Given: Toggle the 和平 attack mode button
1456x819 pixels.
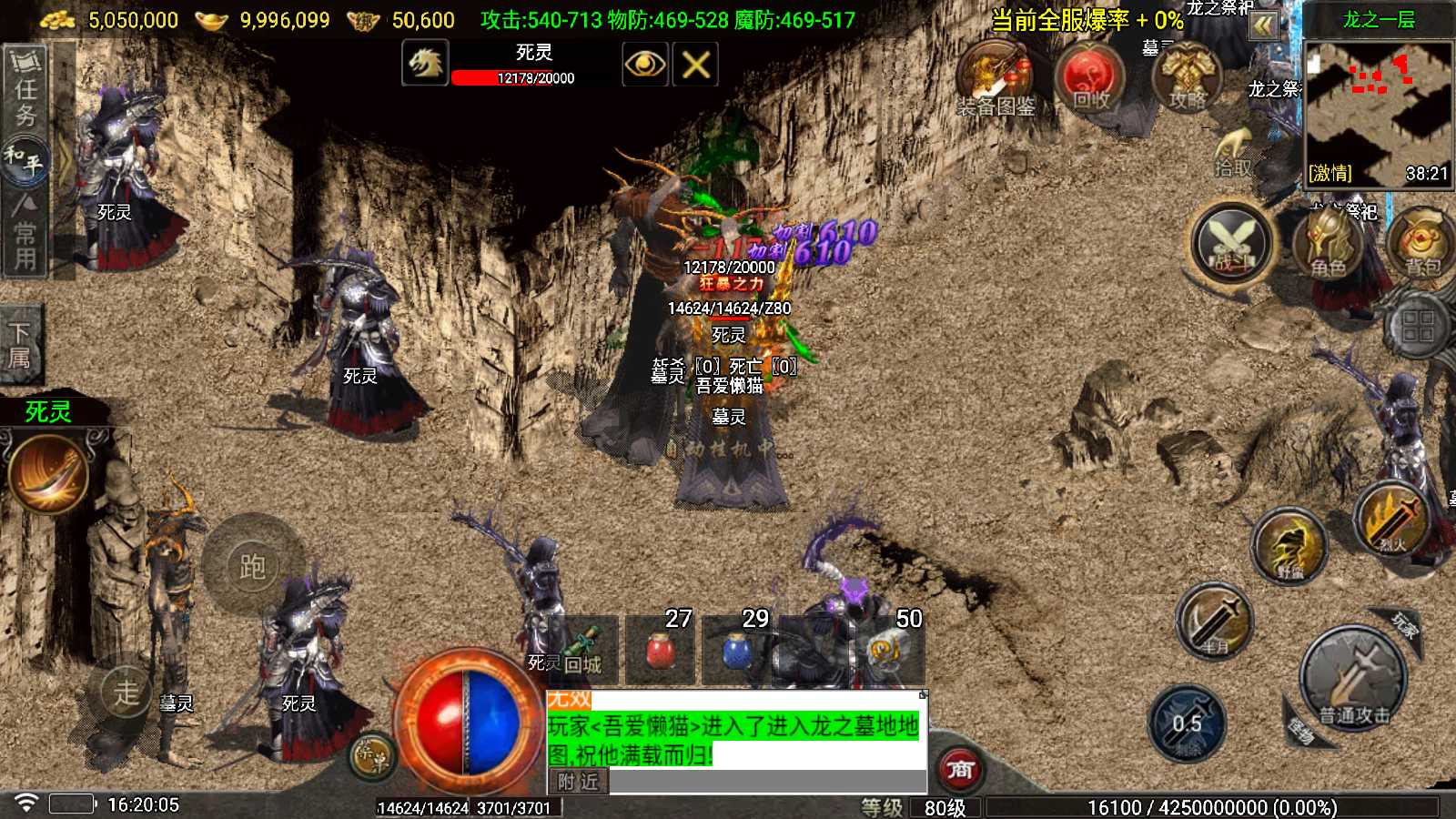Looking at the screenshot, I should (x=25, y=160).
